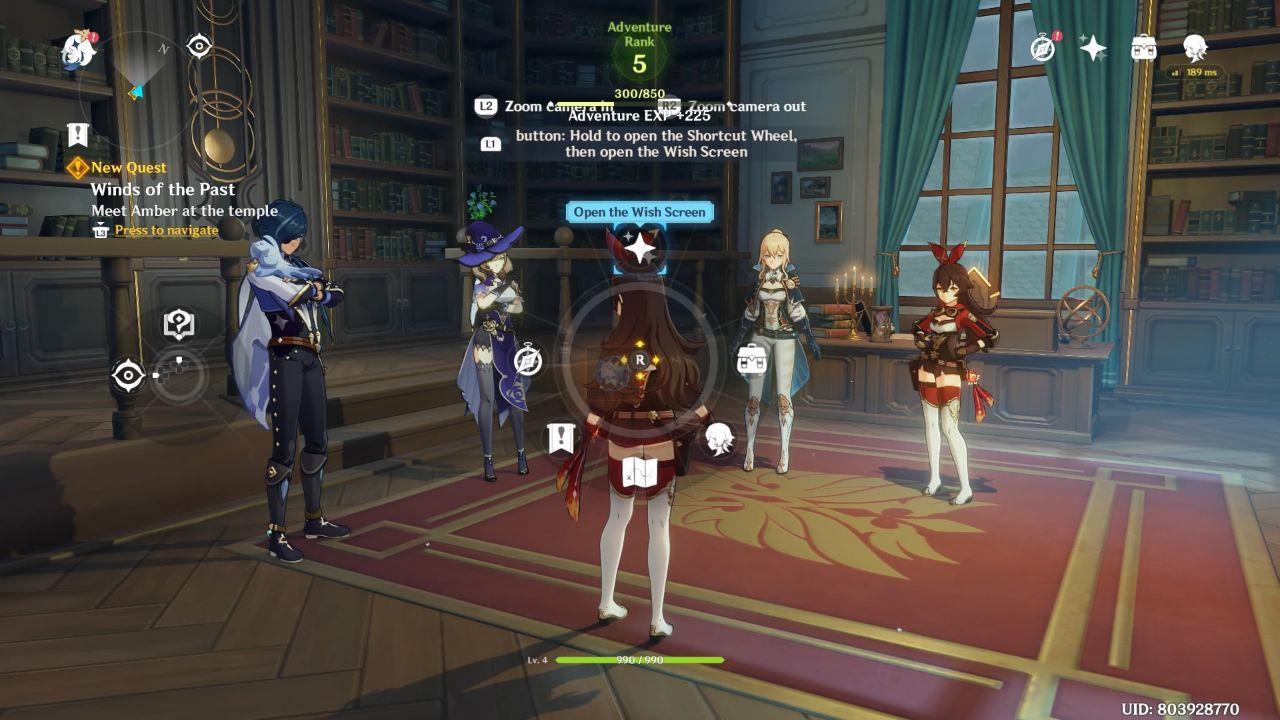Open the compass icon with red alert badge
This screenshot has height=720, width=1280.
(x=1043, y=48)
